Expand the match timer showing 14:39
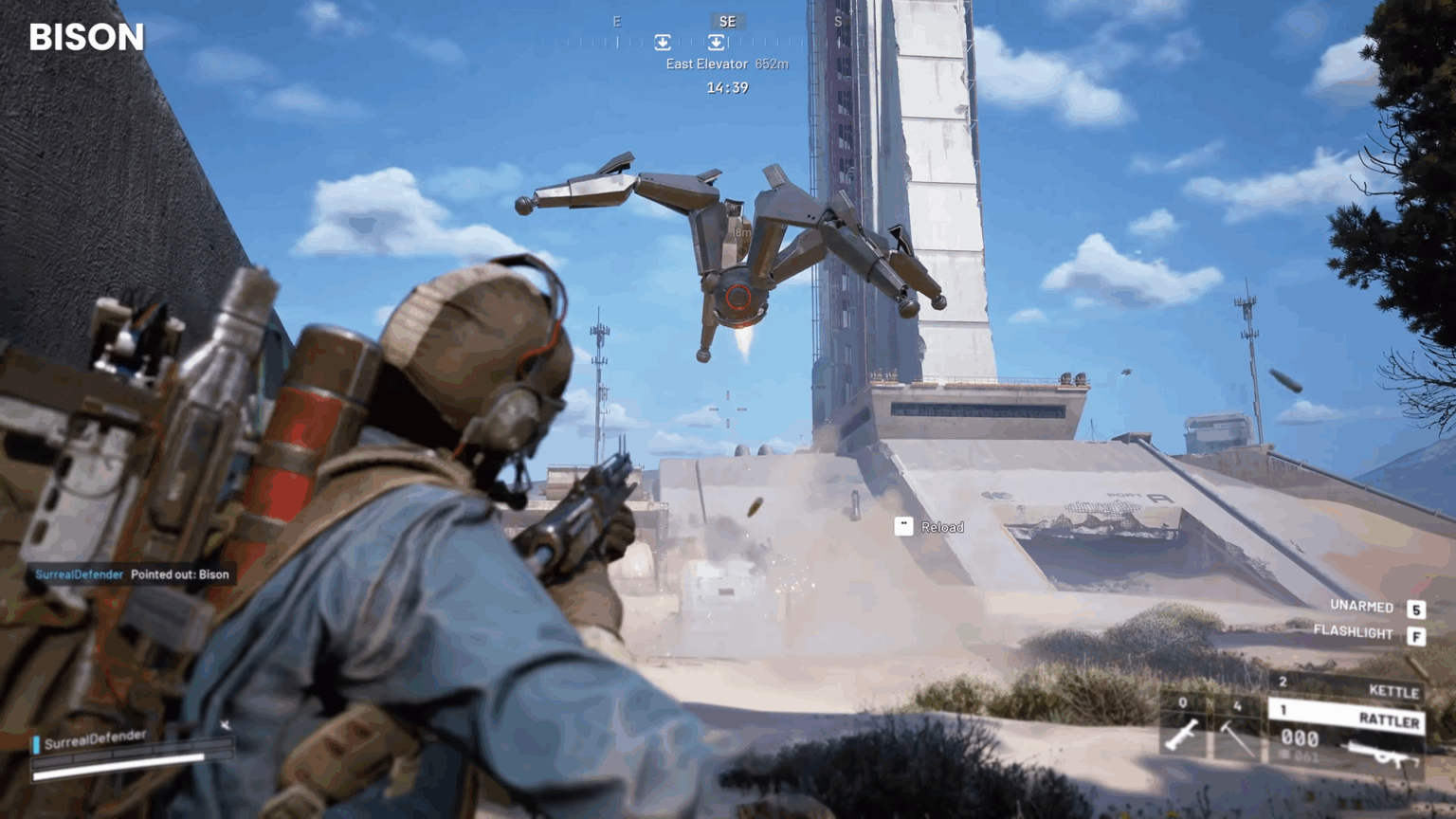The image size is (1456, 819). click(726, 87)
